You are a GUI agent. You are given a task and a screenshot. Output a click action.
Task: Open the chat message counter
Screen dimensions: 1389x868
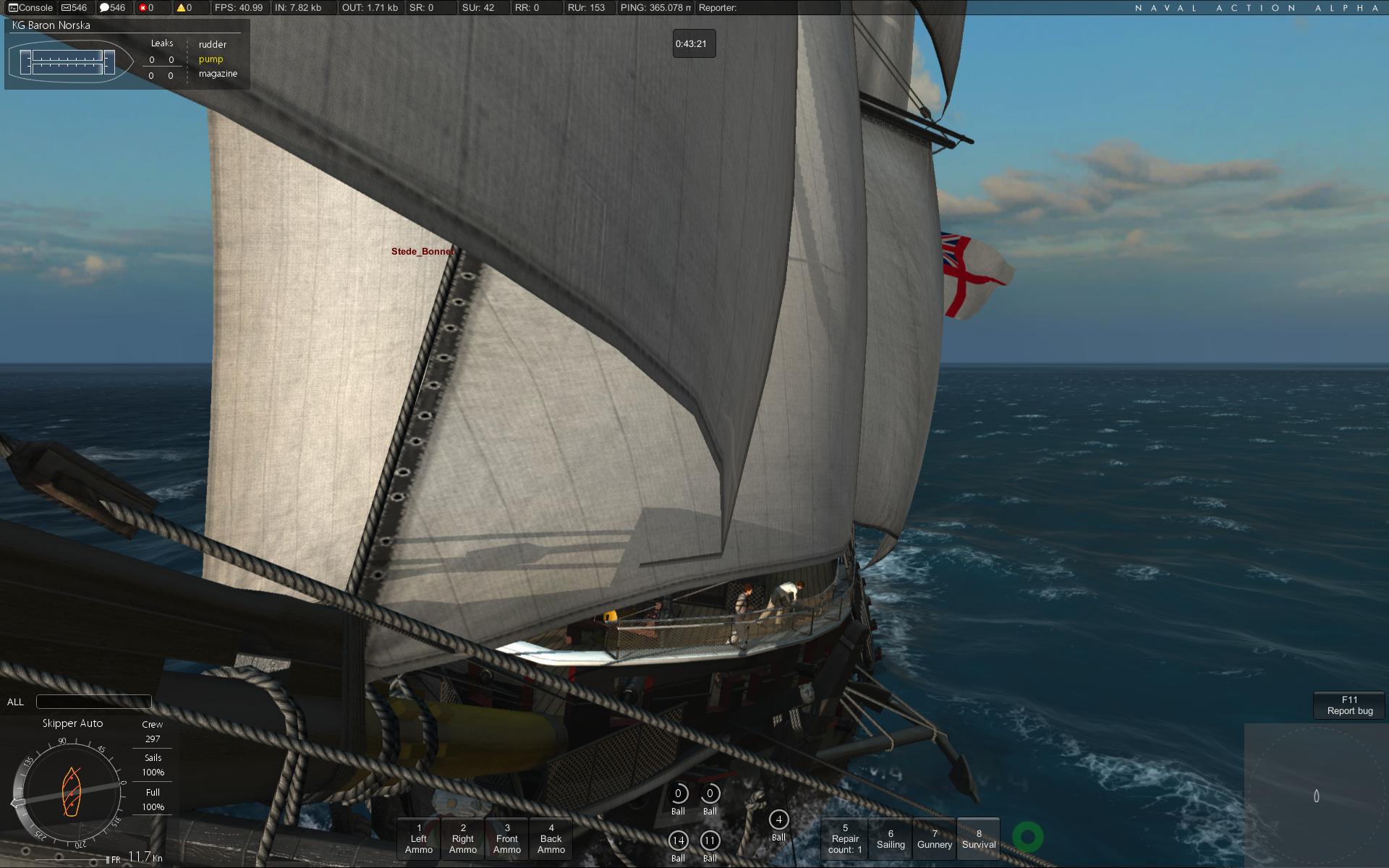point(112,8)
